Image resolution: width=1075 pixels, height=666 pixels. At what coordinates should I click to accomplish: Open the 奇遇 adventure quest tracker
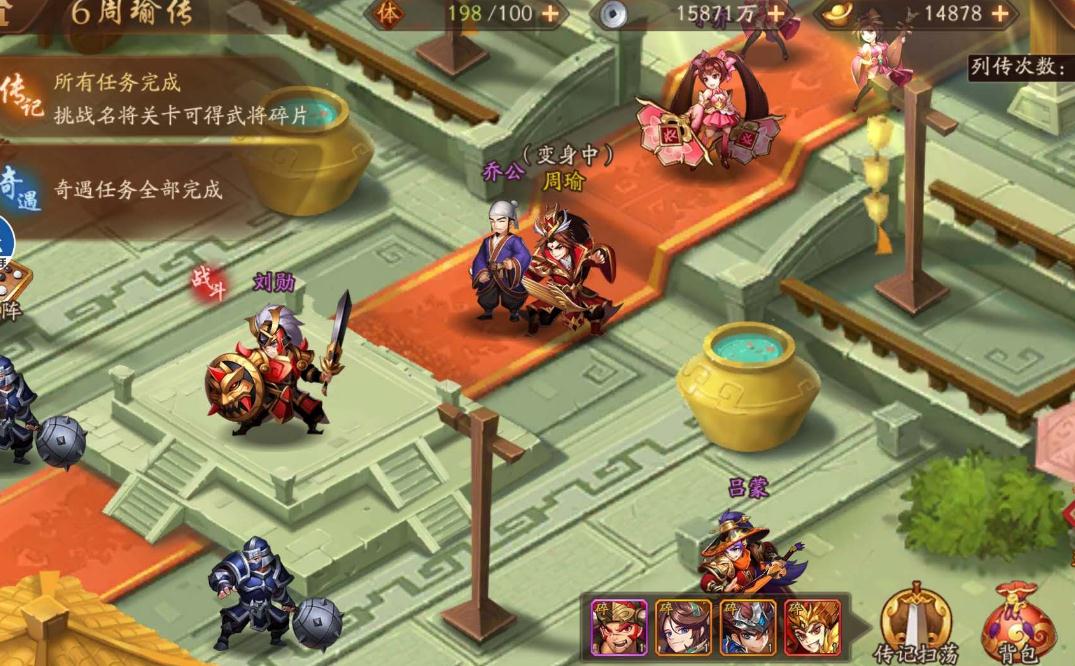click(20, 188)
